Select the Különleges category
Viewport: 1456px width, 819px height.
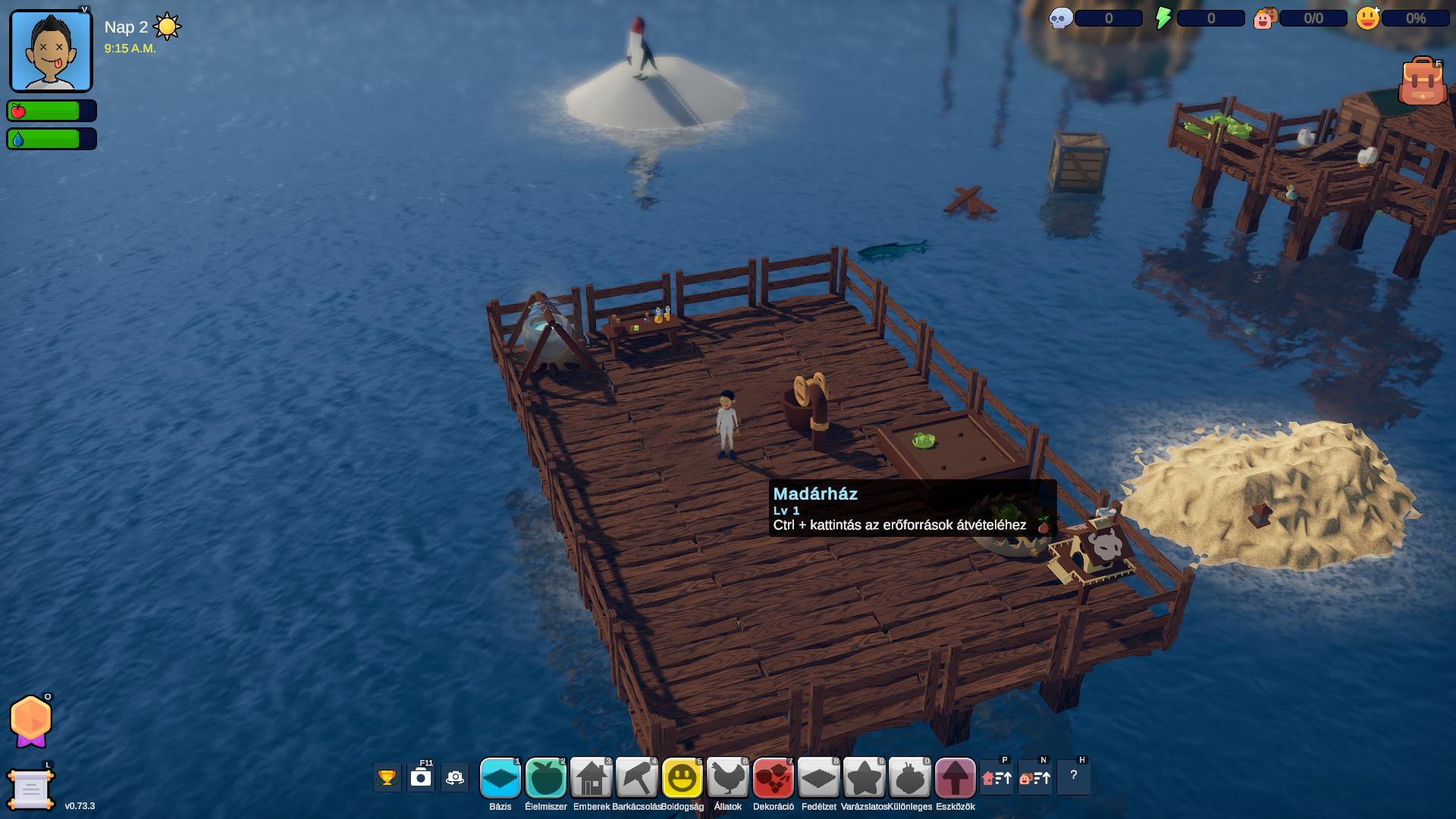click(x=910, y=778)
